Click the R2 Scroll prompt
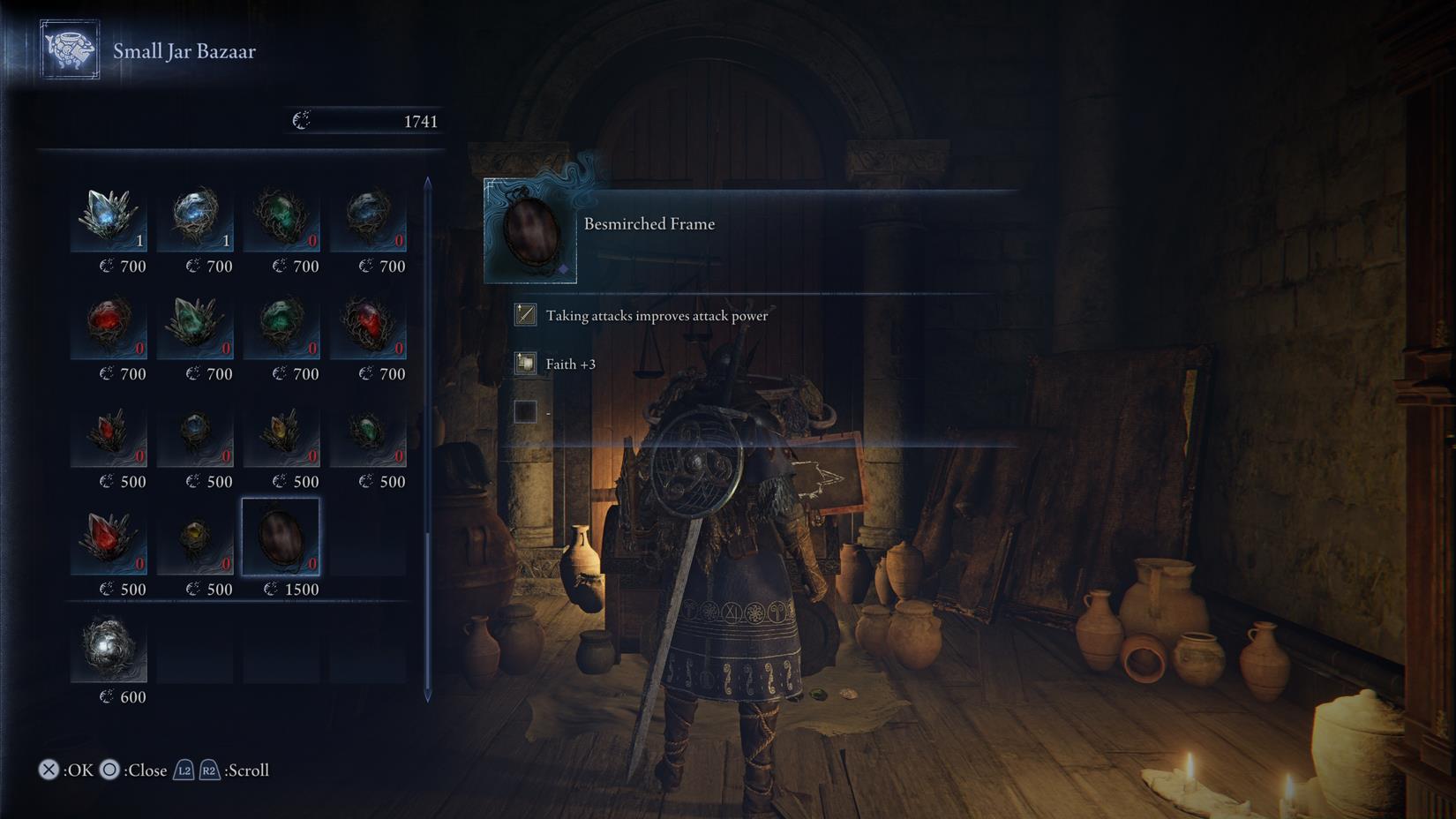Viewport: 1456px width, 819px height. point(209,770)
